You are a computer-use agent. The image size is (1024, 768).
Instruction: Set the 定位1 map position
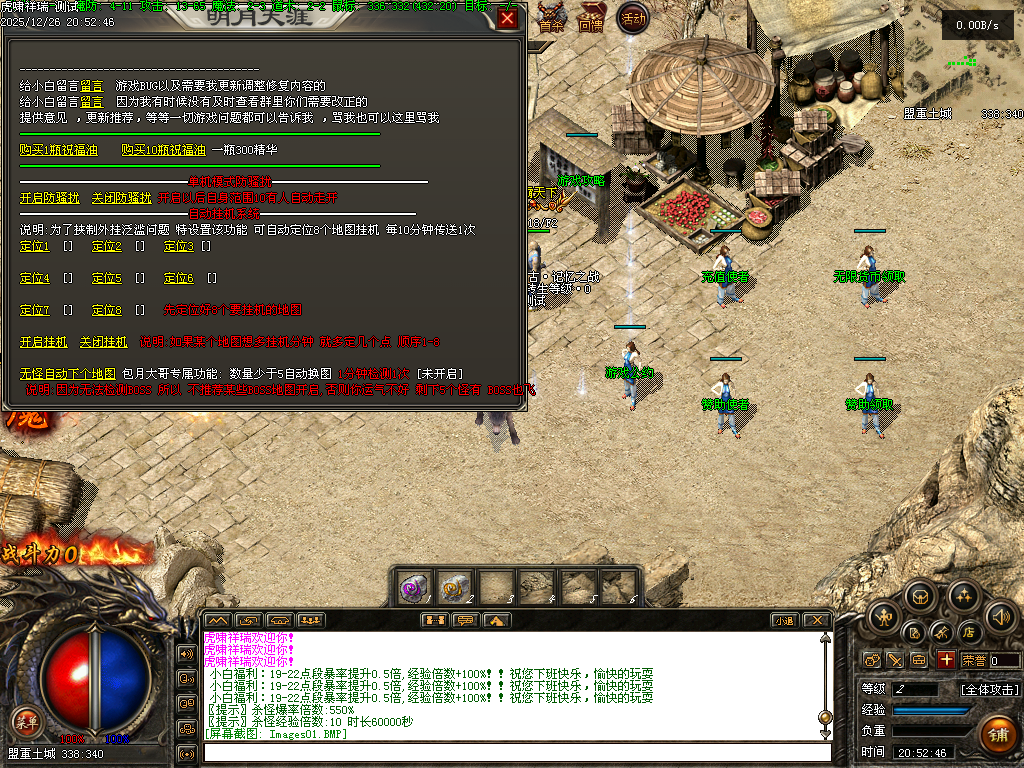pyautogui.click(x=35, y=246)
